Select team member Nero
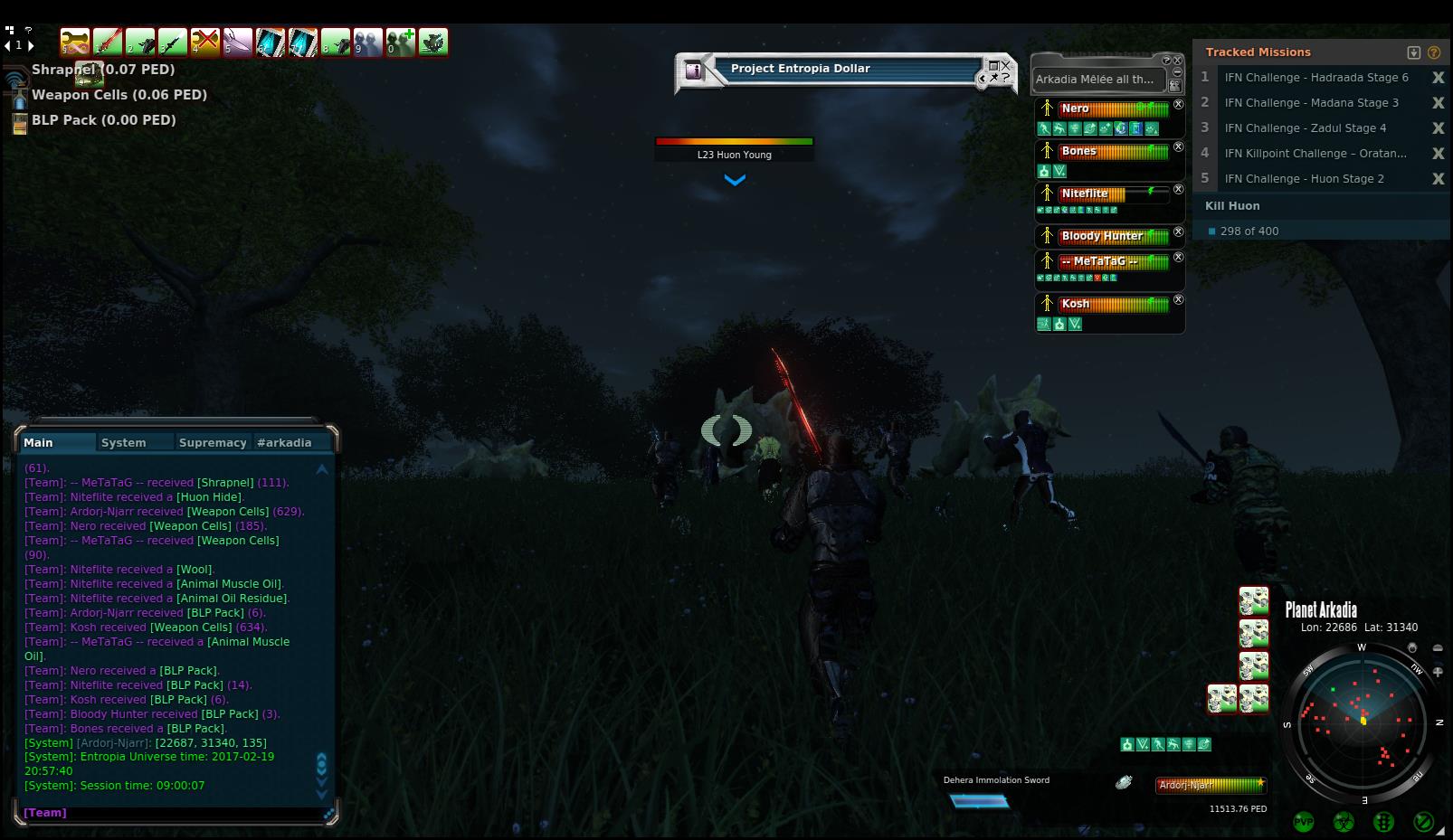 (x=1076, y=109)
